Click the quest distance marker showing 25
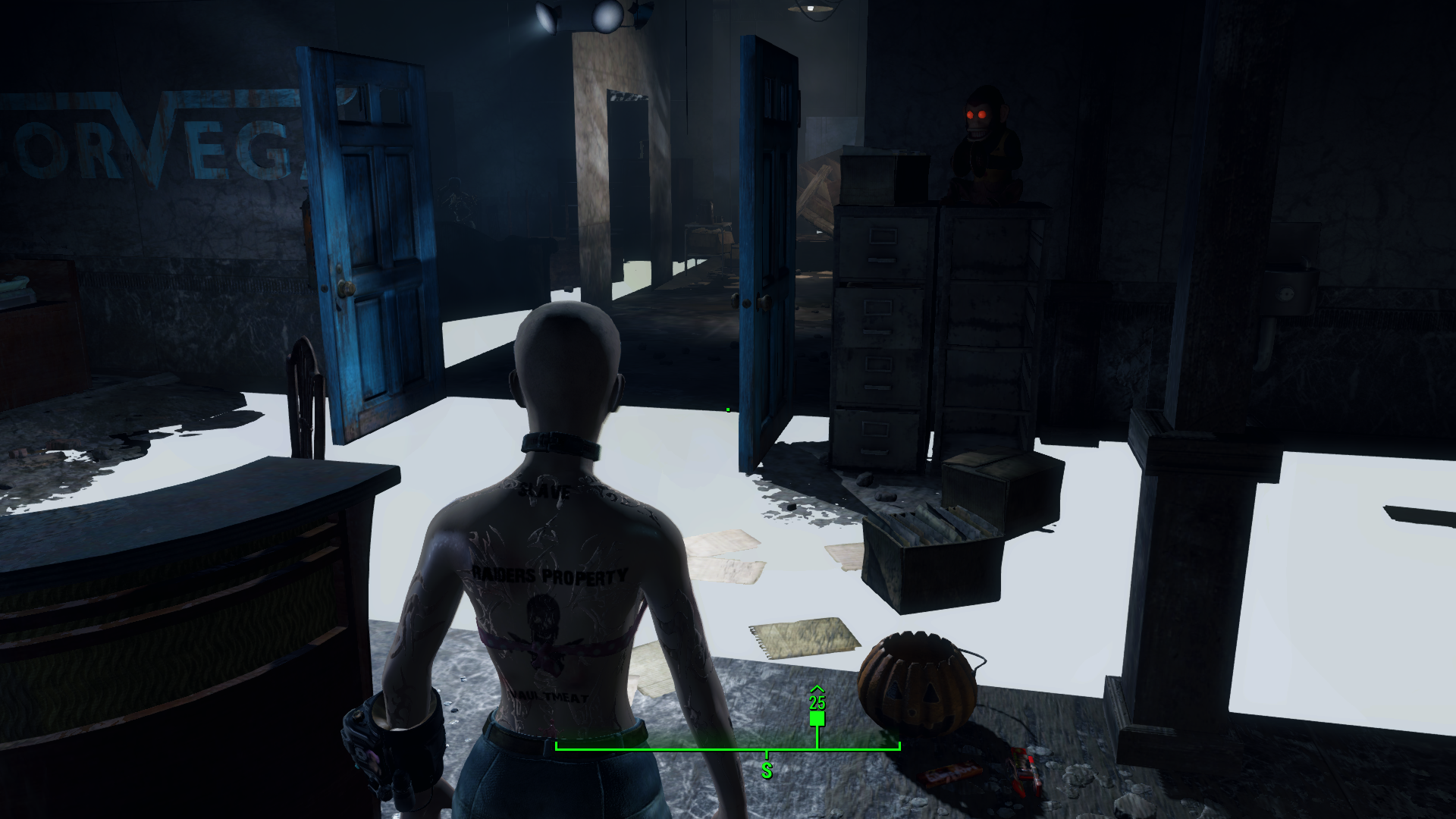 click(817, 704)
